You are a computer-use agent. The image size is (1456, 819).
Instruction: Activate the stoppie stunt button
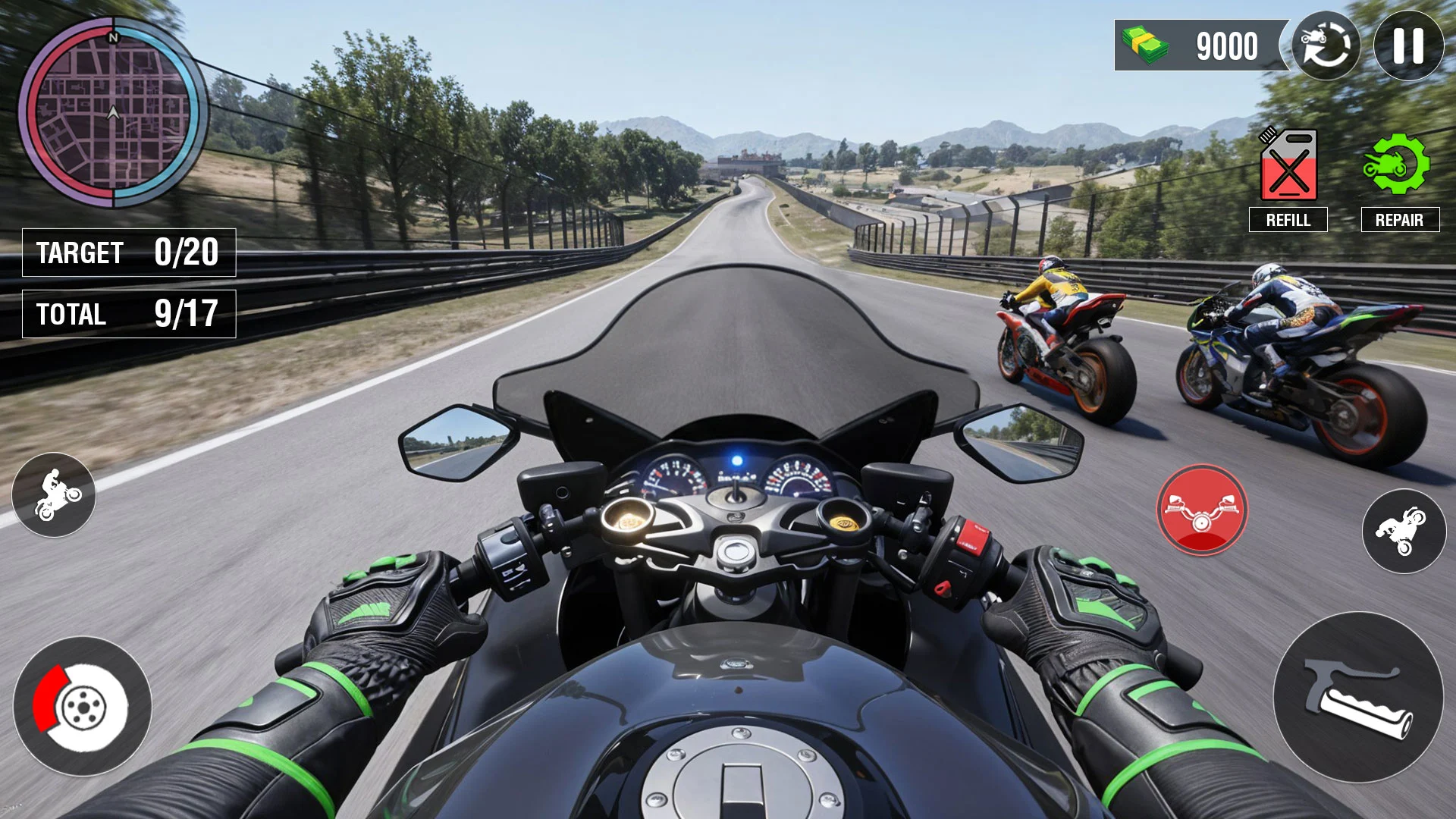point(1404,531)
